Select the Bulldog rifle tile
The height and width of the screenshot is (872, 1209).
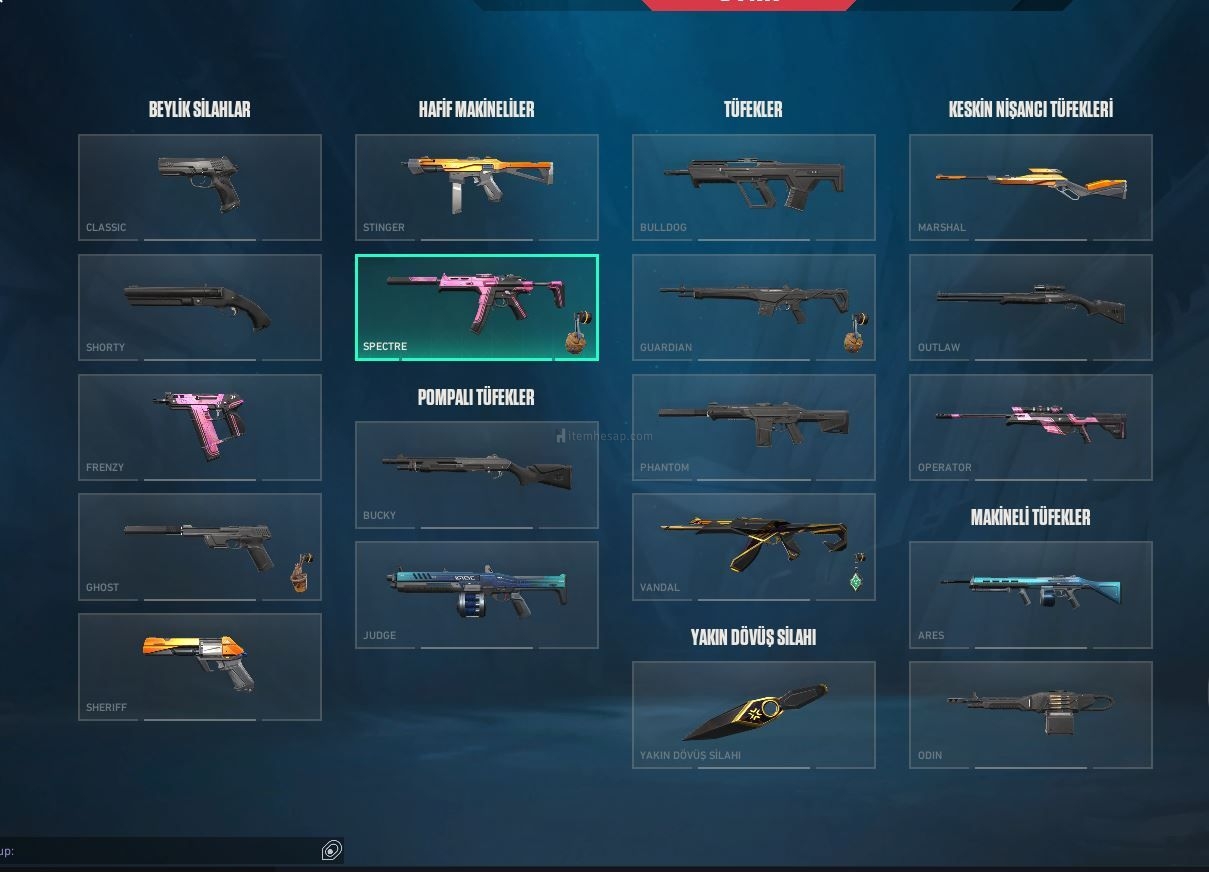click(x=754, y=187)
